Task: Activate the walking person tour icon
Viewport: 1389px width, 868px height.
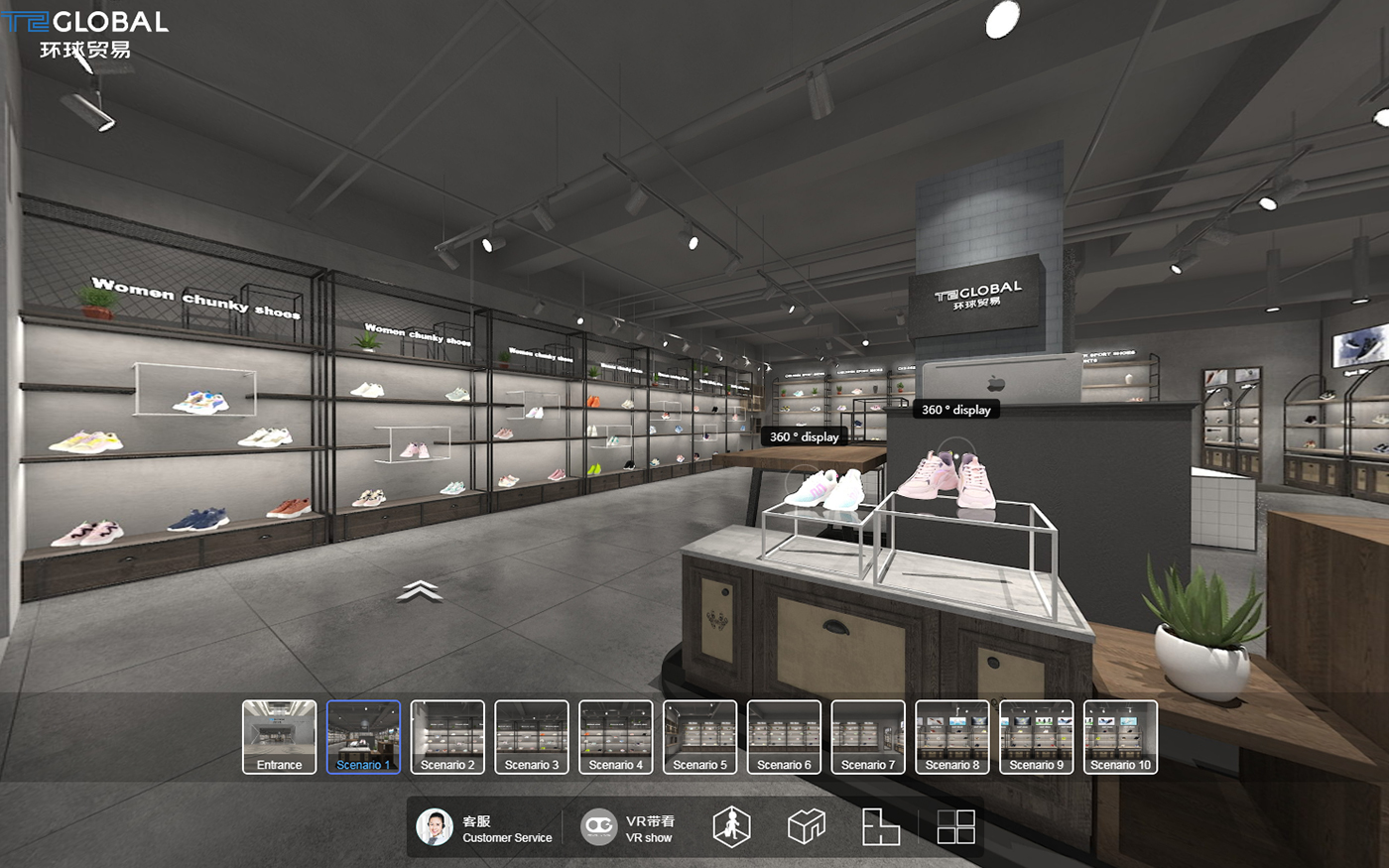Action: coord(731,826)
